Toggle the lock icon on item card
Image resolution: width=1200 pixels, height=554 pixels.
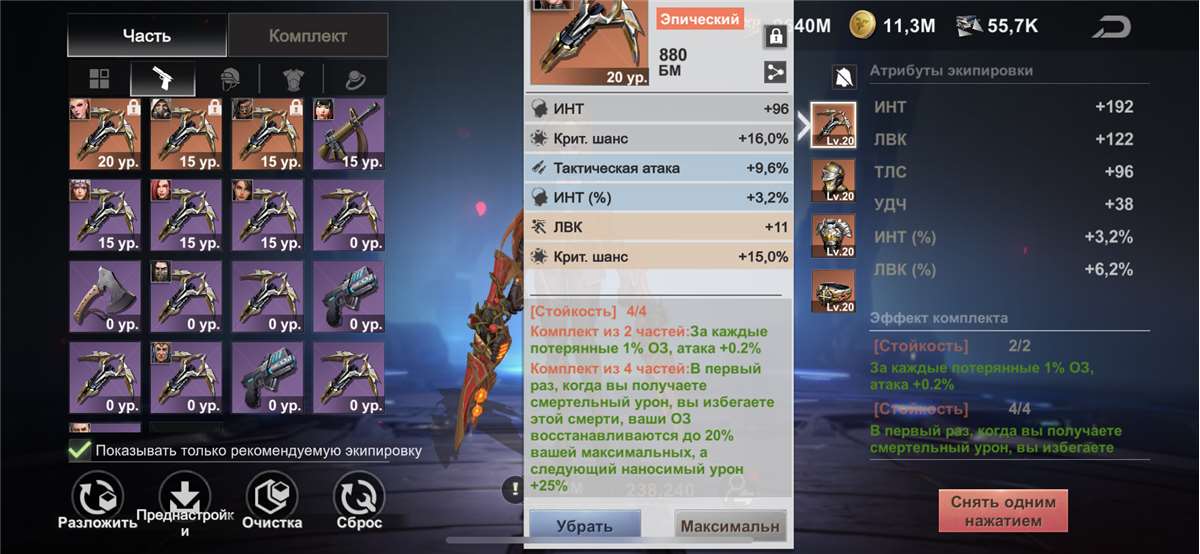click(x=774, y=37)
